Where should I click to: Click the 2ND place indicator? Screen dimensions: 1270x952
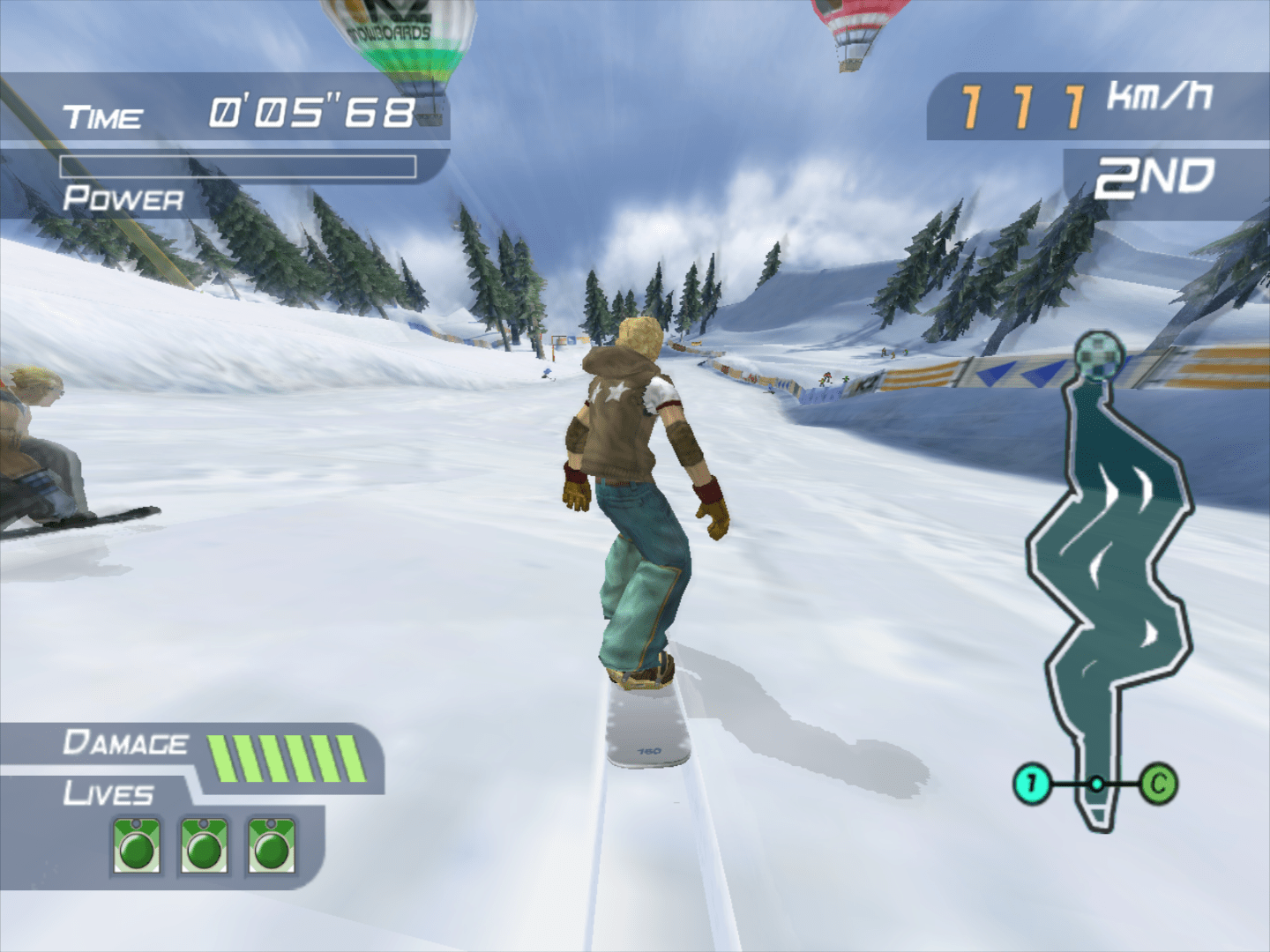point(1151,176)
